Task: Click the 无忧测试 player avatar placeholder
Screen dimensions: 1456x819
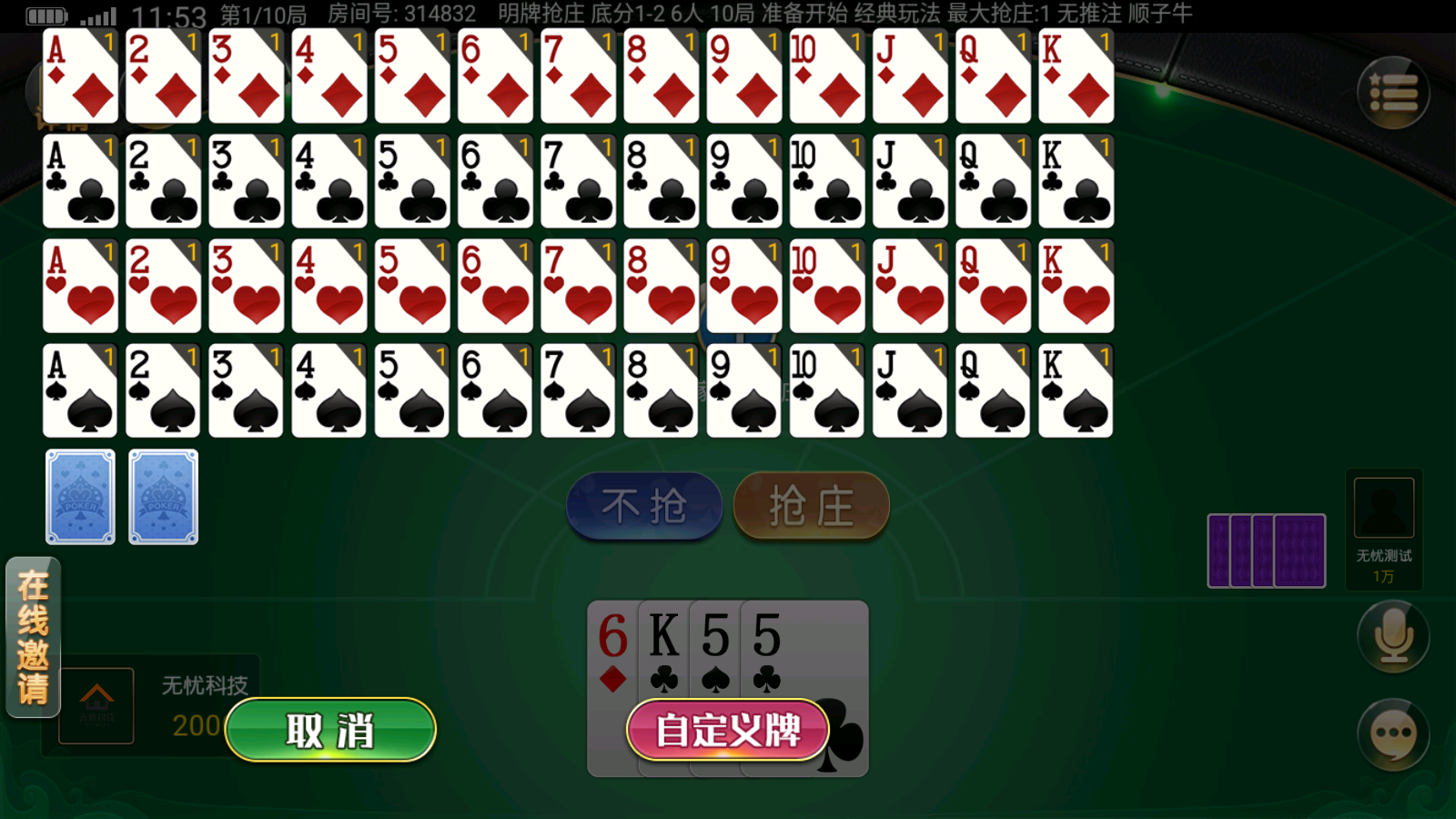Action: (x=1382, y=507)
